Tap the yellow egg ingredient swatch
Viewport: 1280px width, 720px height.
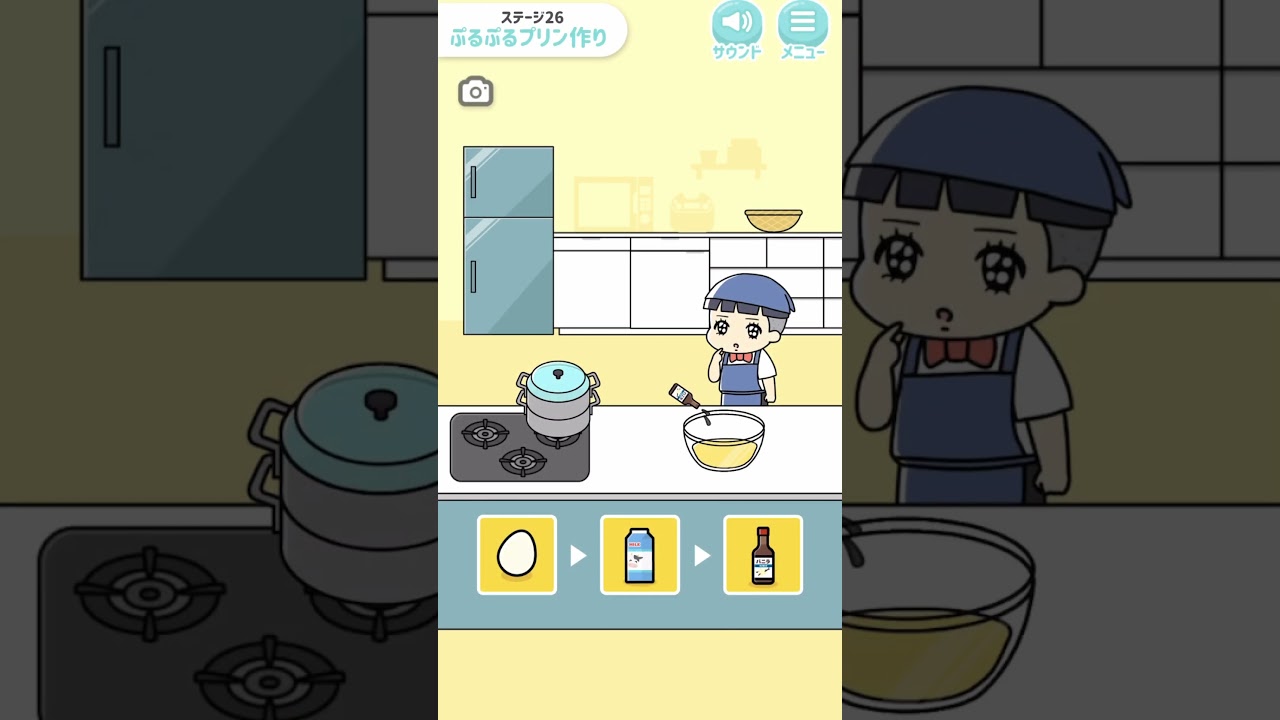pyautogui.click(x=516, y=554)
